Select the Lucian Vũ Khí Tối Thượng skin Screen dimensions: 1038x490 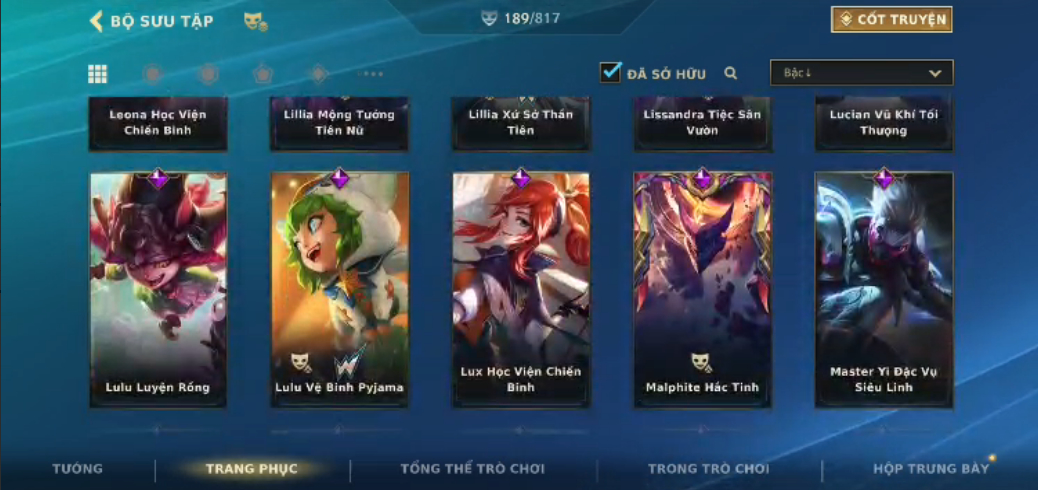pos(883,123)
